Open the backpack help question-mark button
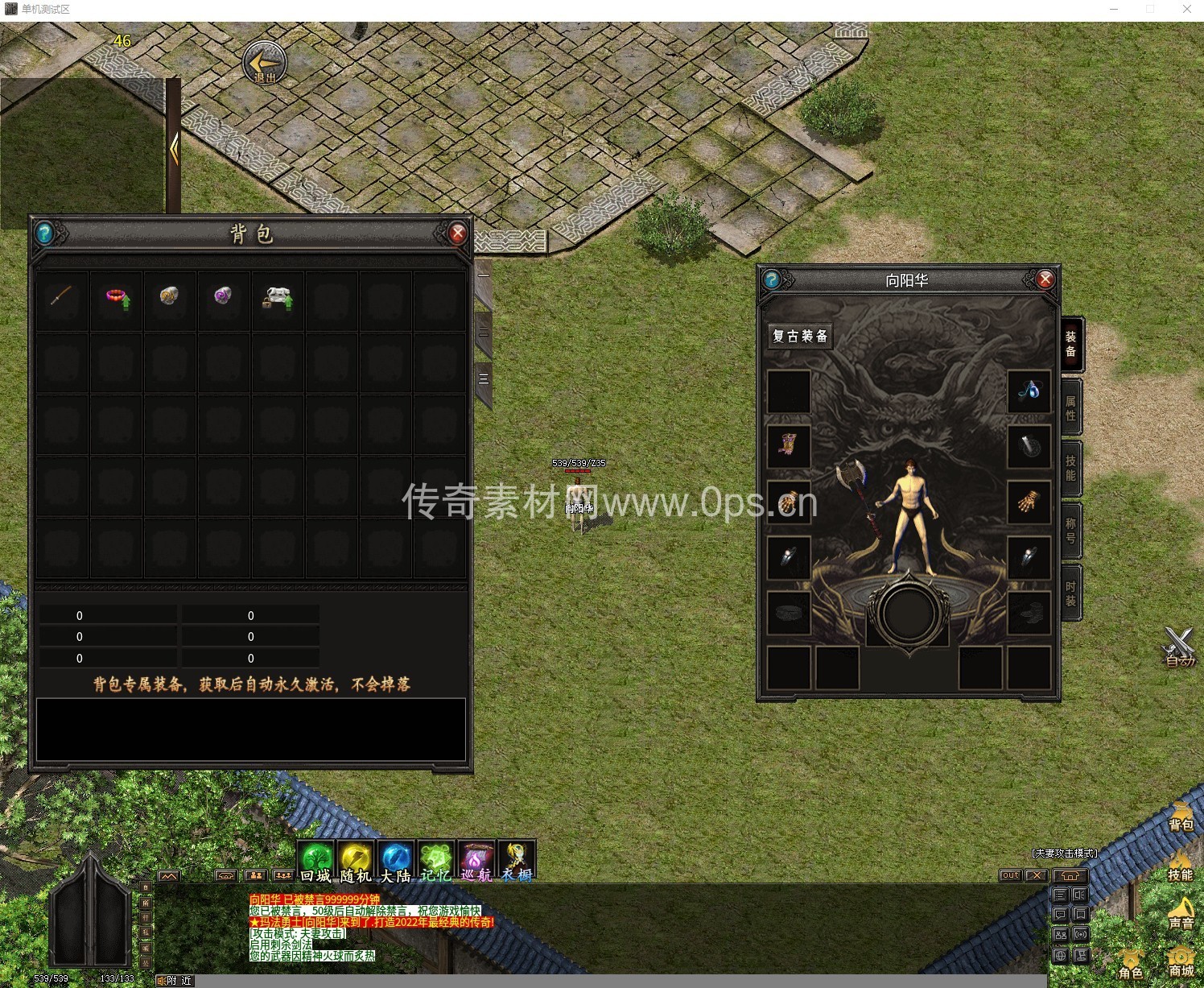Image resolution: width=1204 pixels, height=988 pixels. coord(45,234)
